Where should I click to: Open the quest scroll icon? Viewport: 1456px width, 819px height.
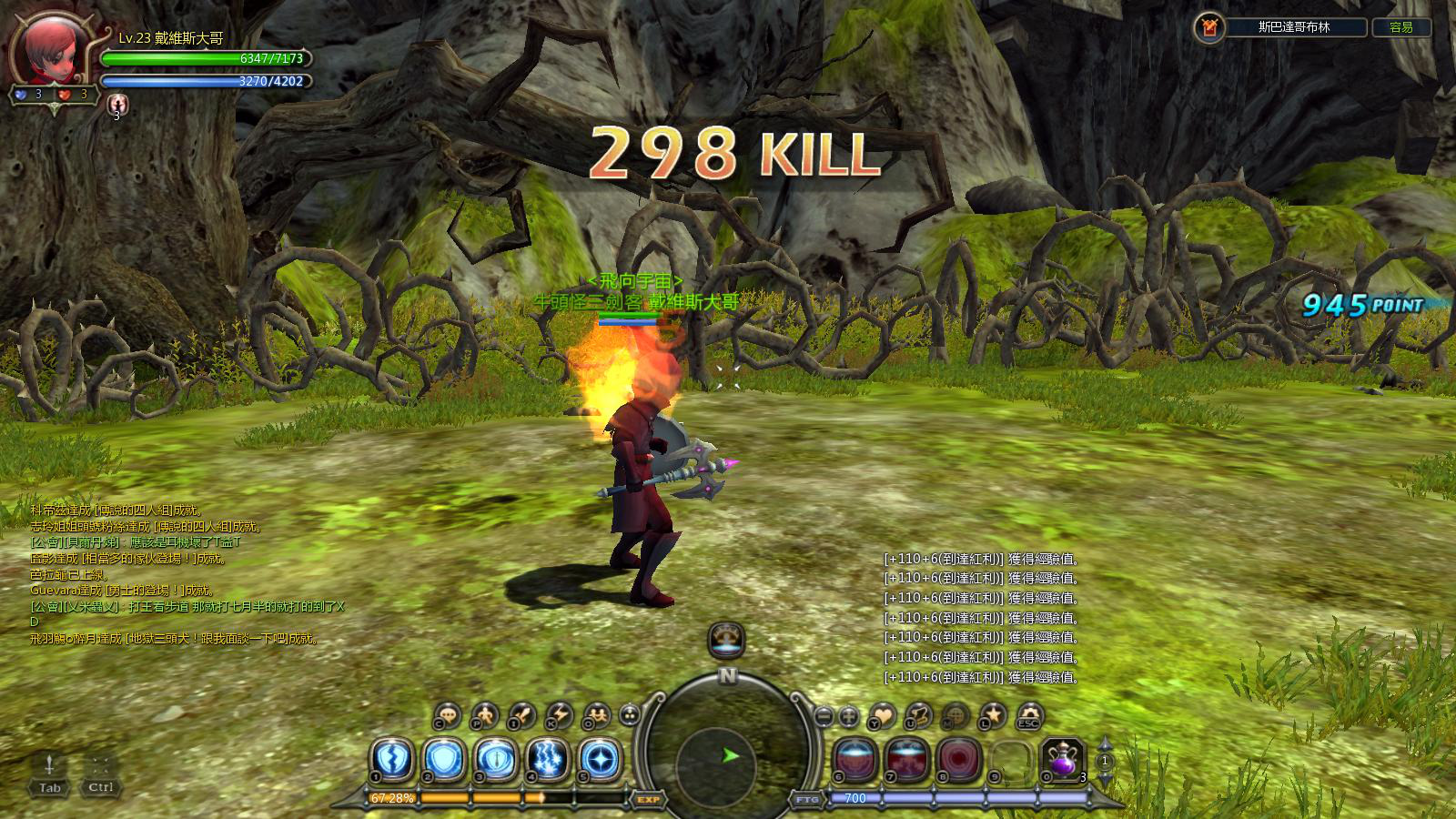coord(918,715)
